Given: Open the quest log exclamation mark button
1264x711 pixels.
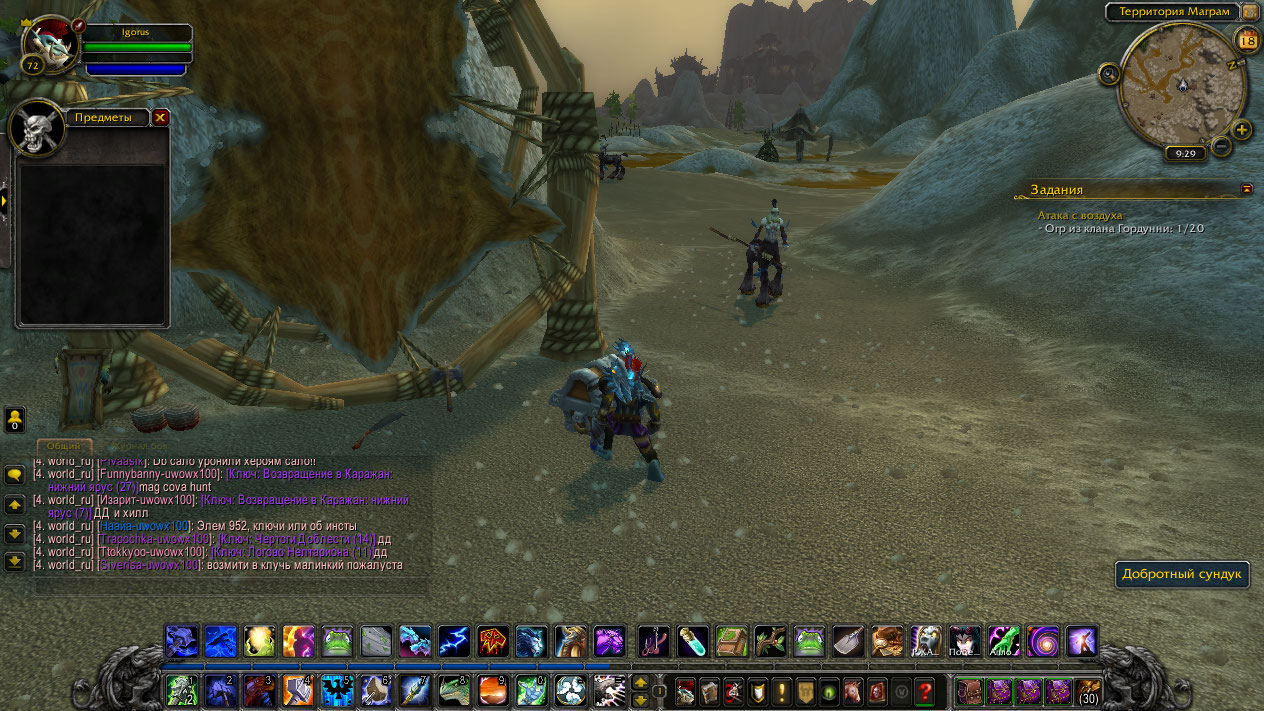Looking at the screenshot, I should coord(780,691).
